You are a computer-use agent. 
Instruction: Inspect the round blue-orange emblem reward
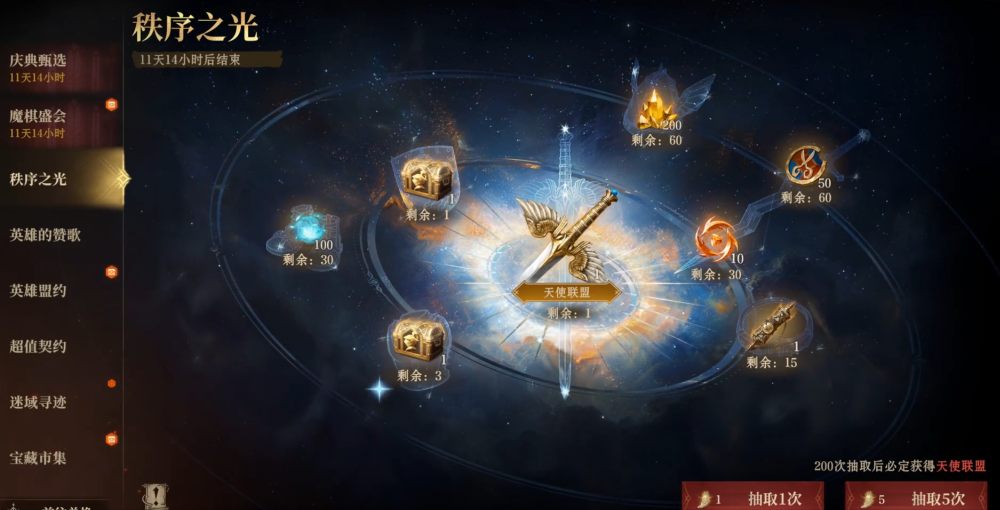point(805,165)
